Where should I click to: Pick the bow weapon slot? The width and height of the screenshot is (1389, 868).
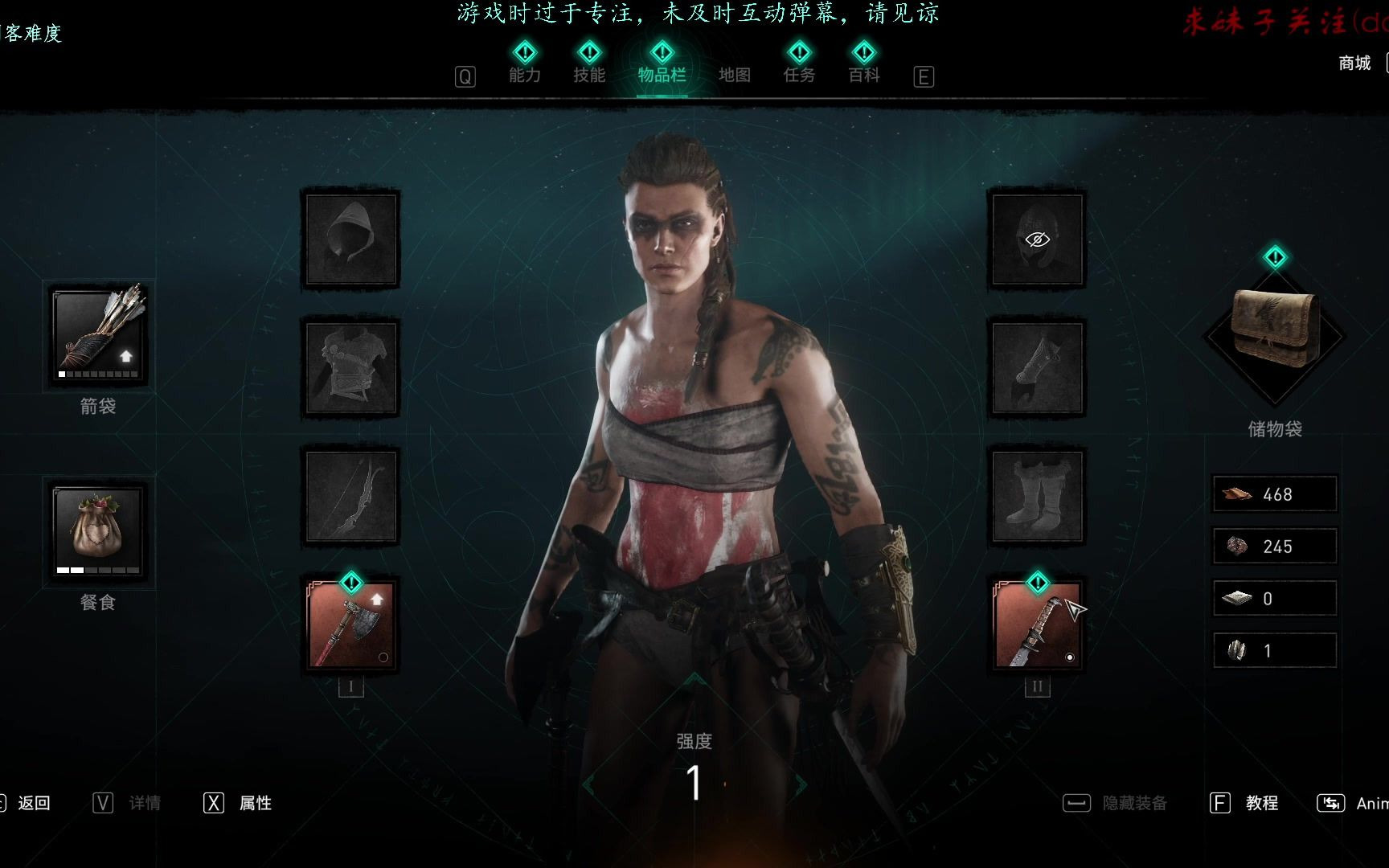(x=350, y=496)
